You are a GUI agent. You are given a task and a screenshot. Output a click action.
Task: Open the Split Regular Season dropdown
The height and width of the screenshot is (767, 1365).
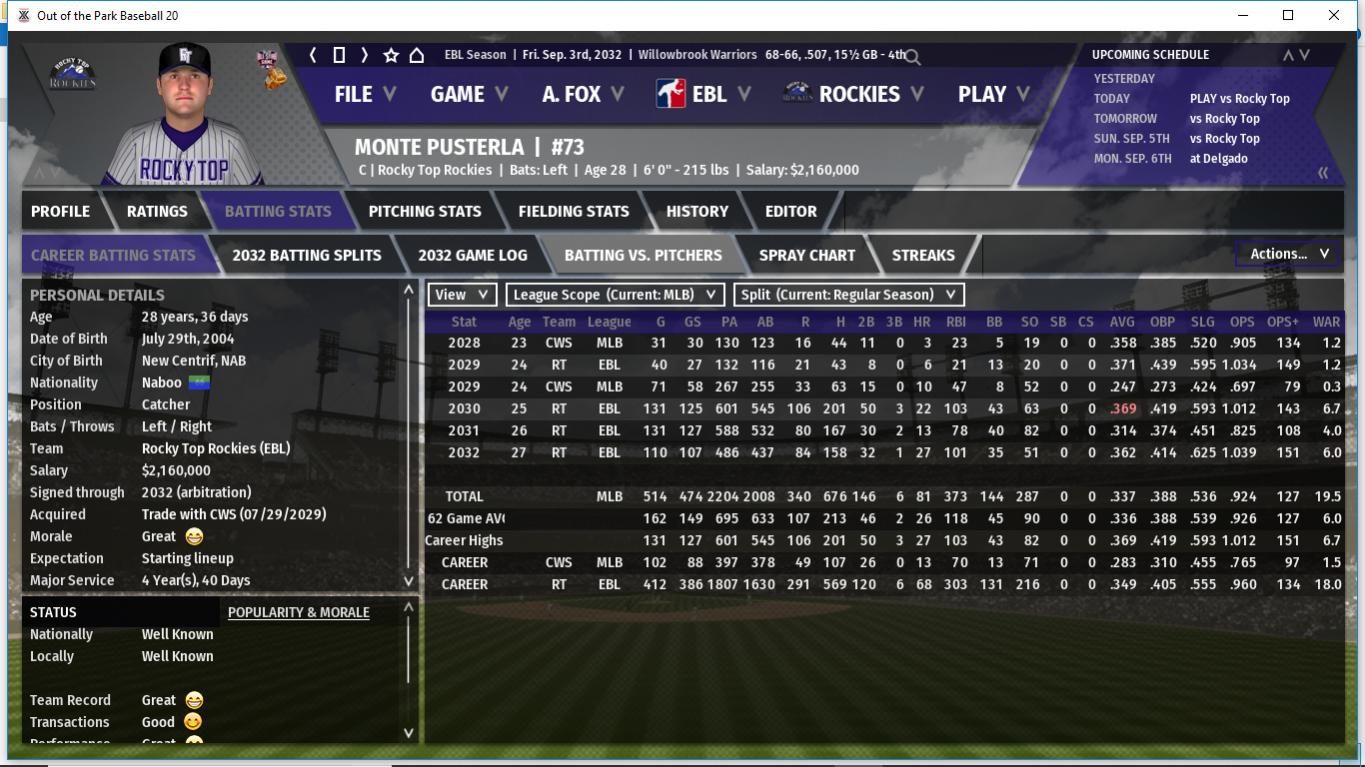849,295
